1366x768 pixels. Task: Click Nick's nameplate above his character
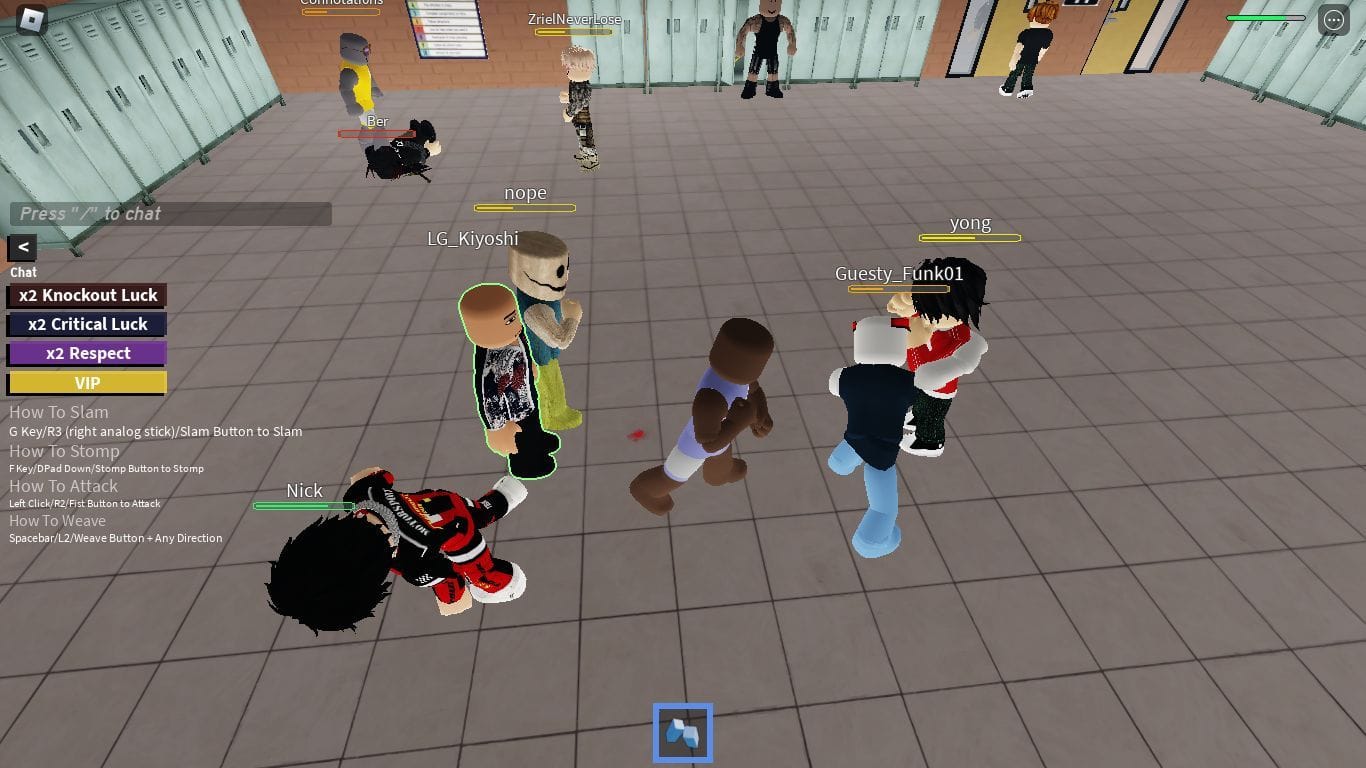click(x=304, y=491)
